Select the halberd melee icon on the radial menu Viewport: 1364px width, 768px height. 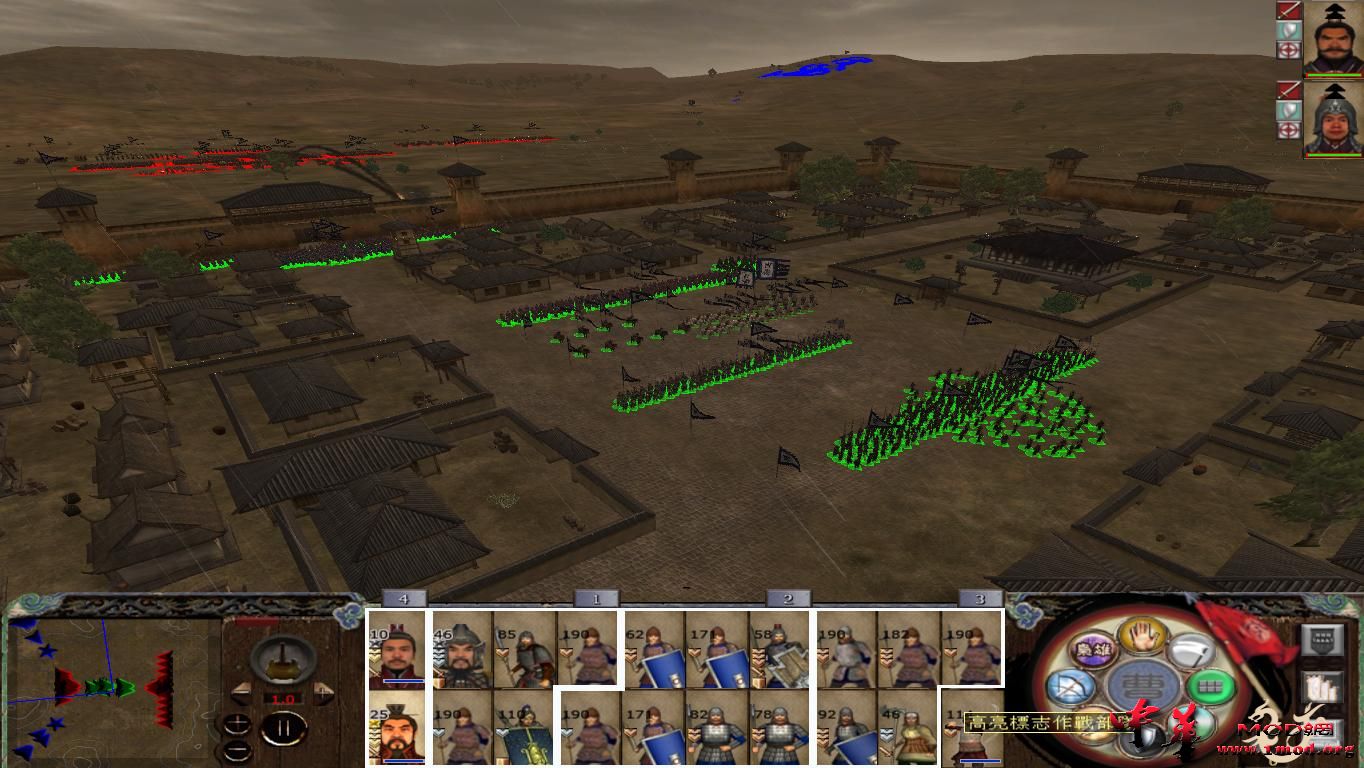coord(1192,652)
